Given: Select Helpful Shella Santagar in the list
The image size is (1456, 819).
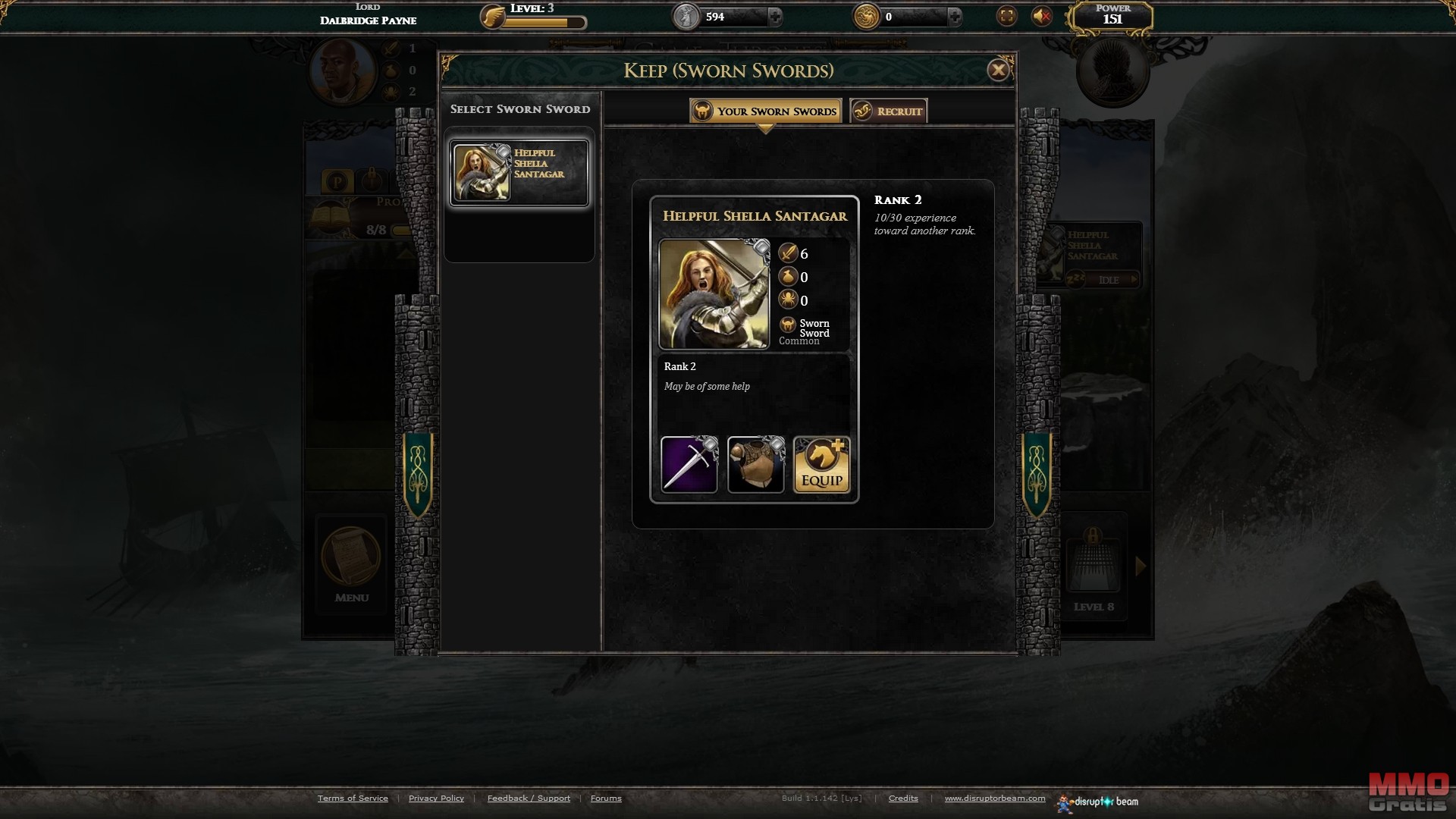Looking at the screenshot, I should click(x=519, y=173).
